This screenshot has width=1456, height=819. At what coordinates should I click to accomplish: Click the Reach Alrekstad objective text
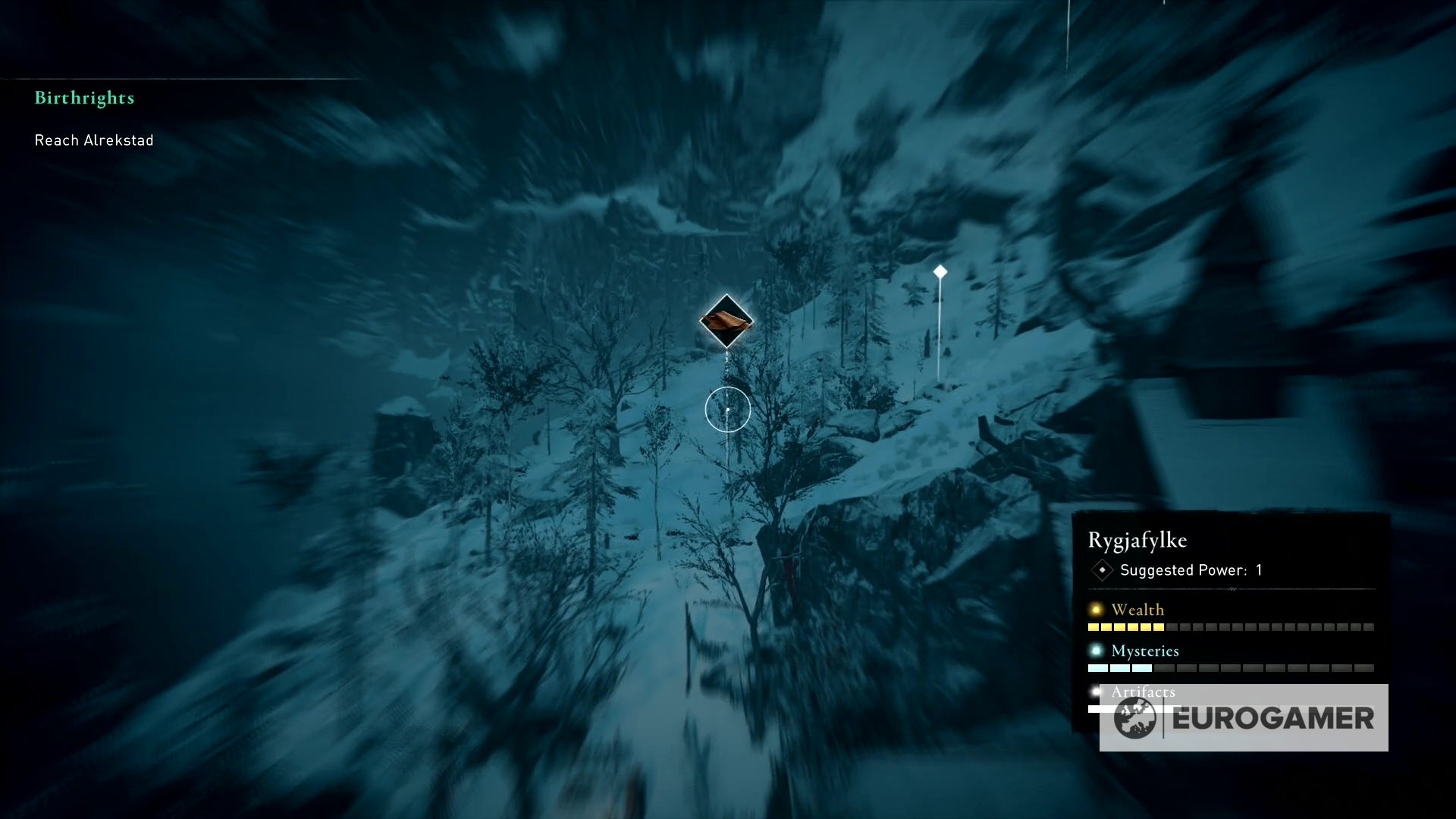pyautogui.click(x=93, y=140)
